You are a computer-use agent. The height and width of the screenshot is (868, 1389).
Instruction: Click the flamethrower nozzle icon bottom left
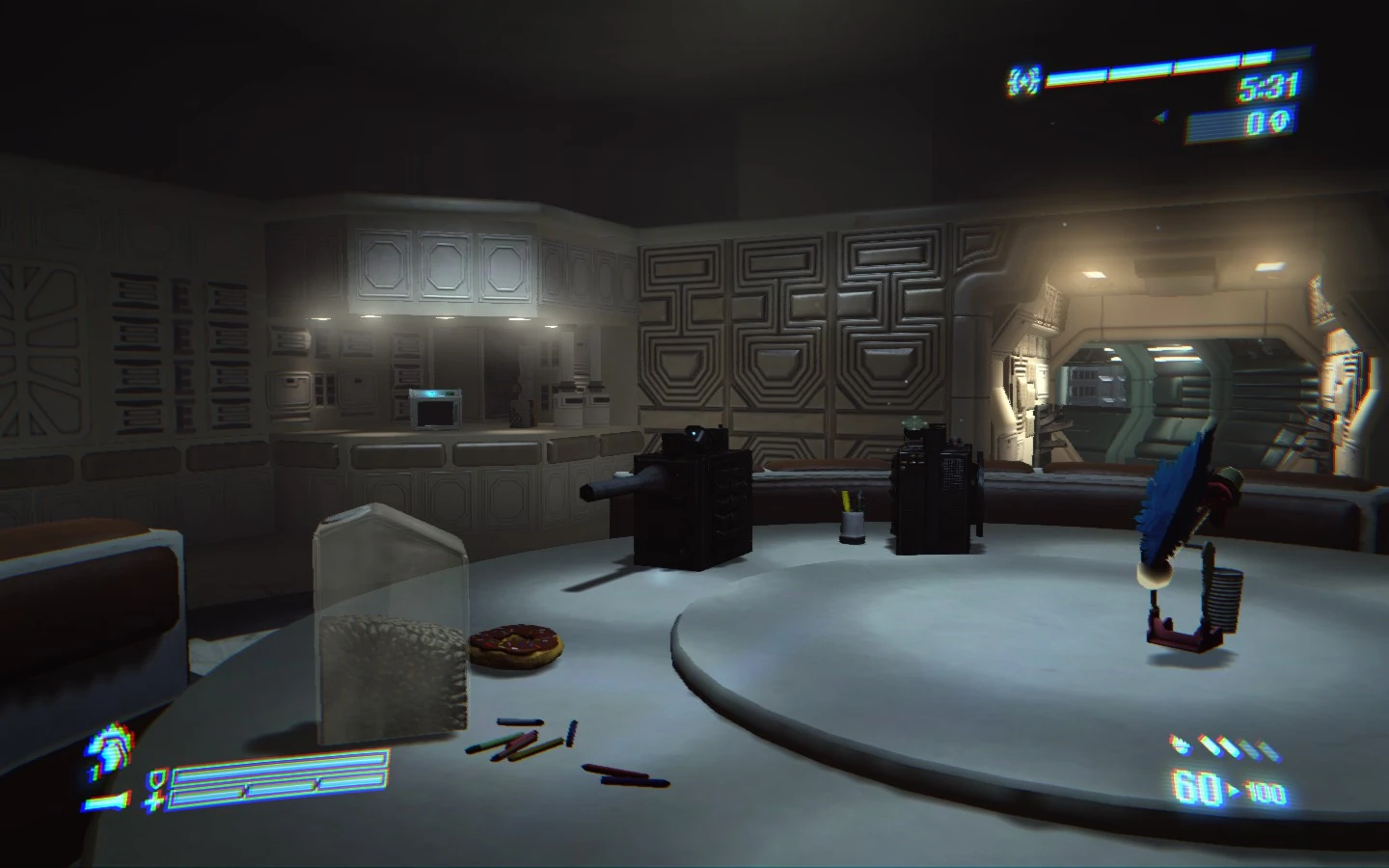pos(104,800)
